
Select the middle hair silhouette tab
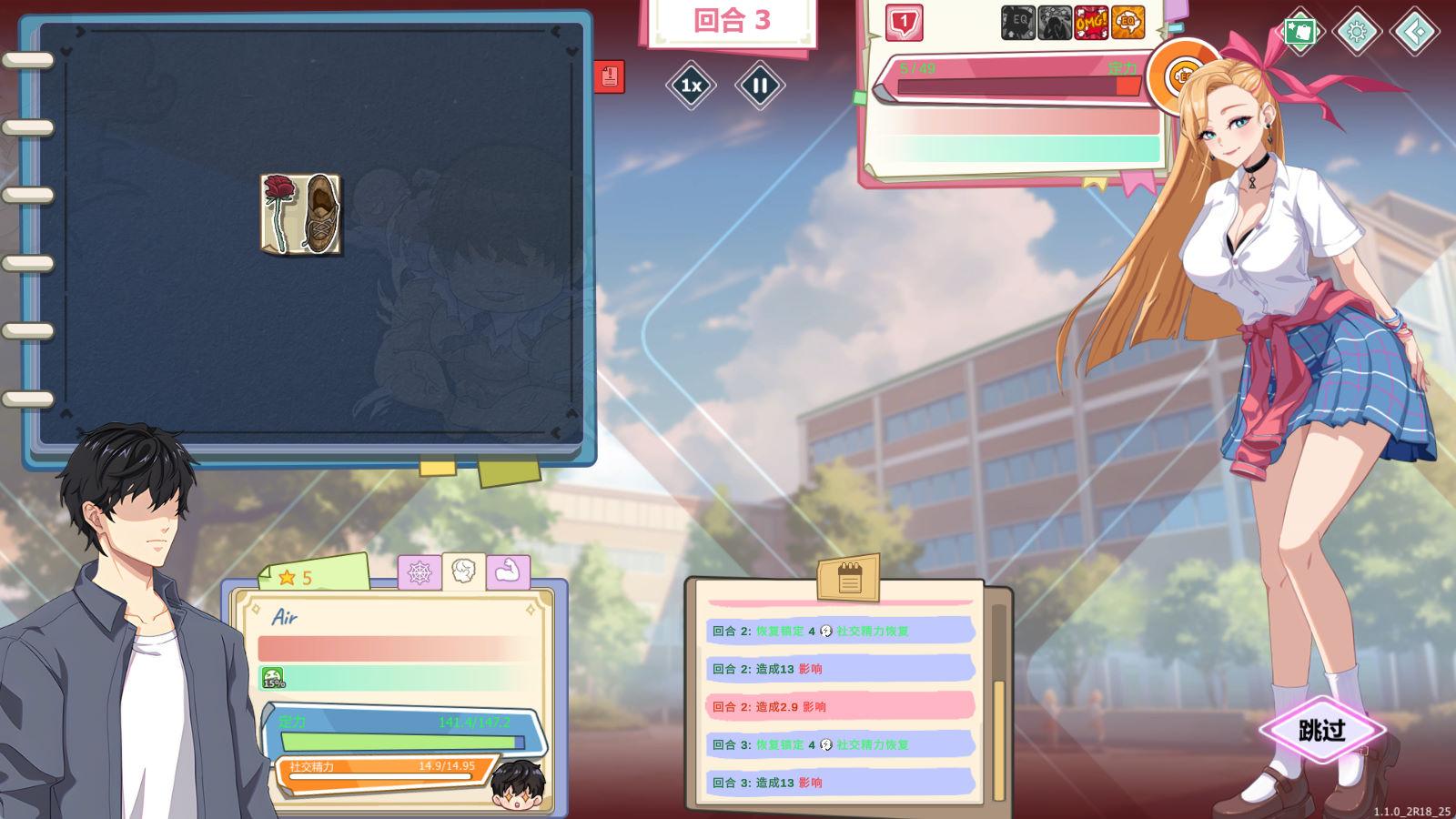[x=464, y=571]
